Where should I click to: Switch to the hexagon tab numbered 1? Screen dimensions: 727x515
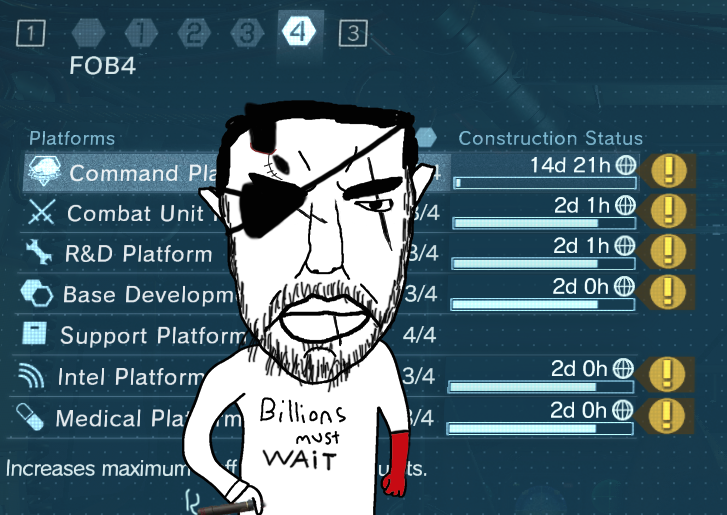[142, 33]
